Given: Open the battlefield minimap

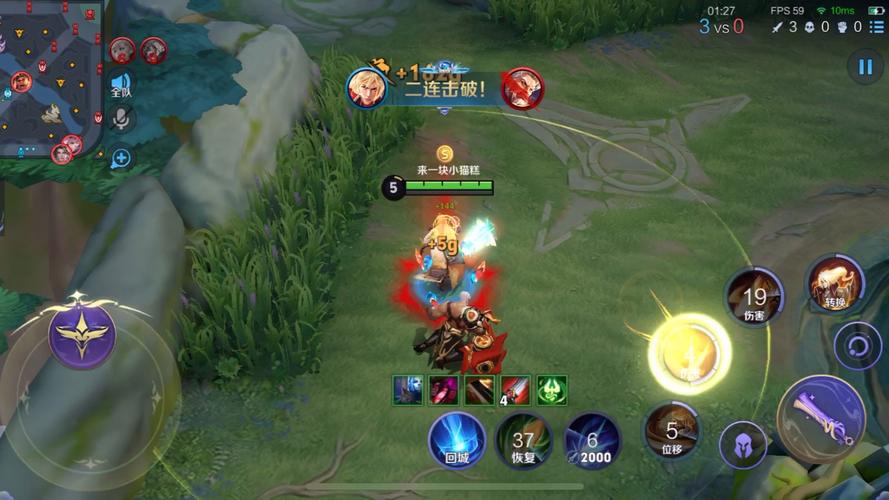Looking at the screenshot, I should [x=50, y=80].
